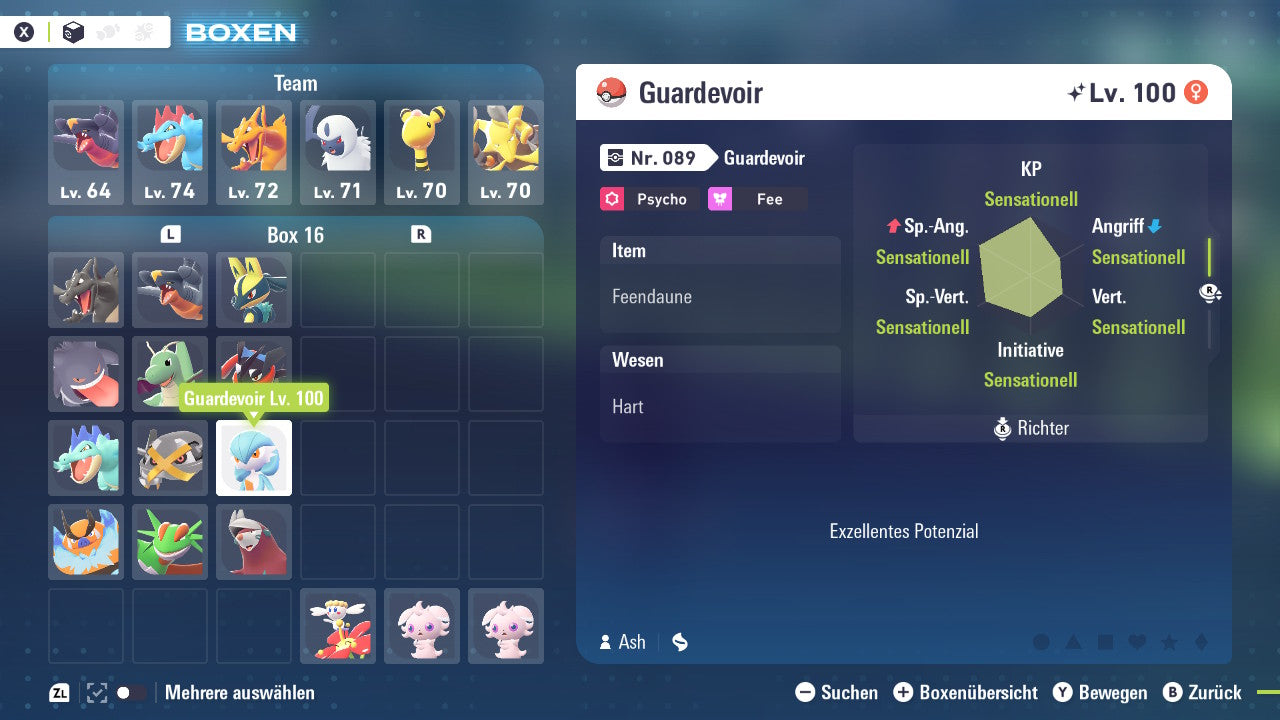The width and height of the screenshot is (1280, 720).
Task: Open the Box 16 title selector
Action: click(x=295, y=235)
